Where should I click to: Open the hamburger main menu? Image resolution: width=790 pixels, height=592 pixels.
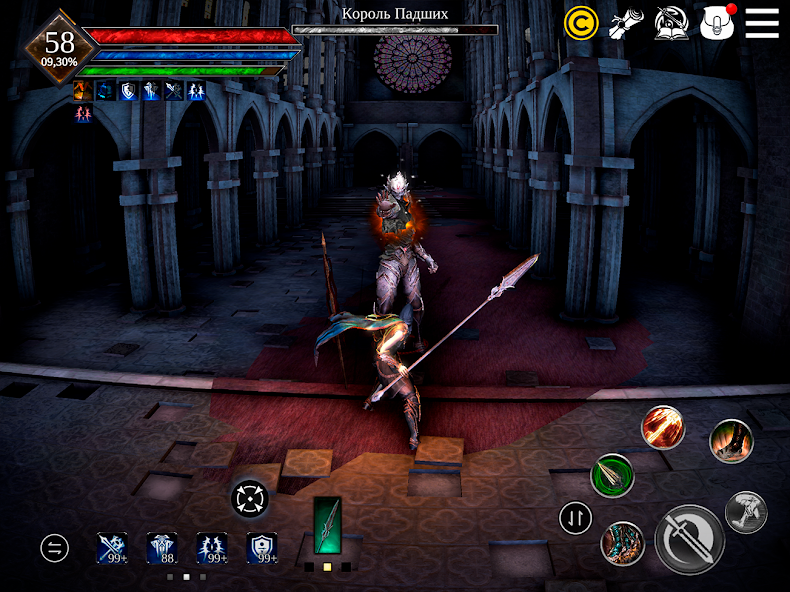point(762,23)
